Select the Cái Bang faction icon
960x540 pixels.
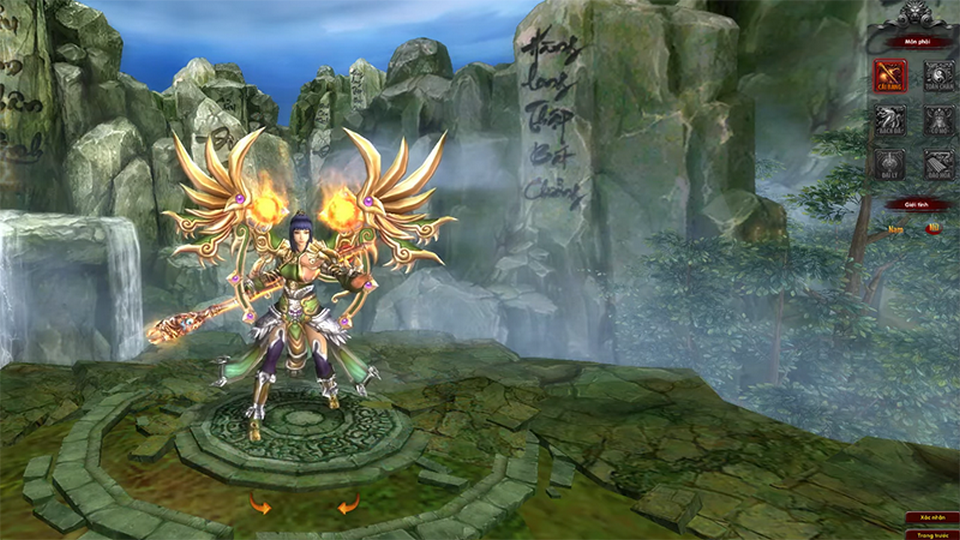[x=889, y=76]
